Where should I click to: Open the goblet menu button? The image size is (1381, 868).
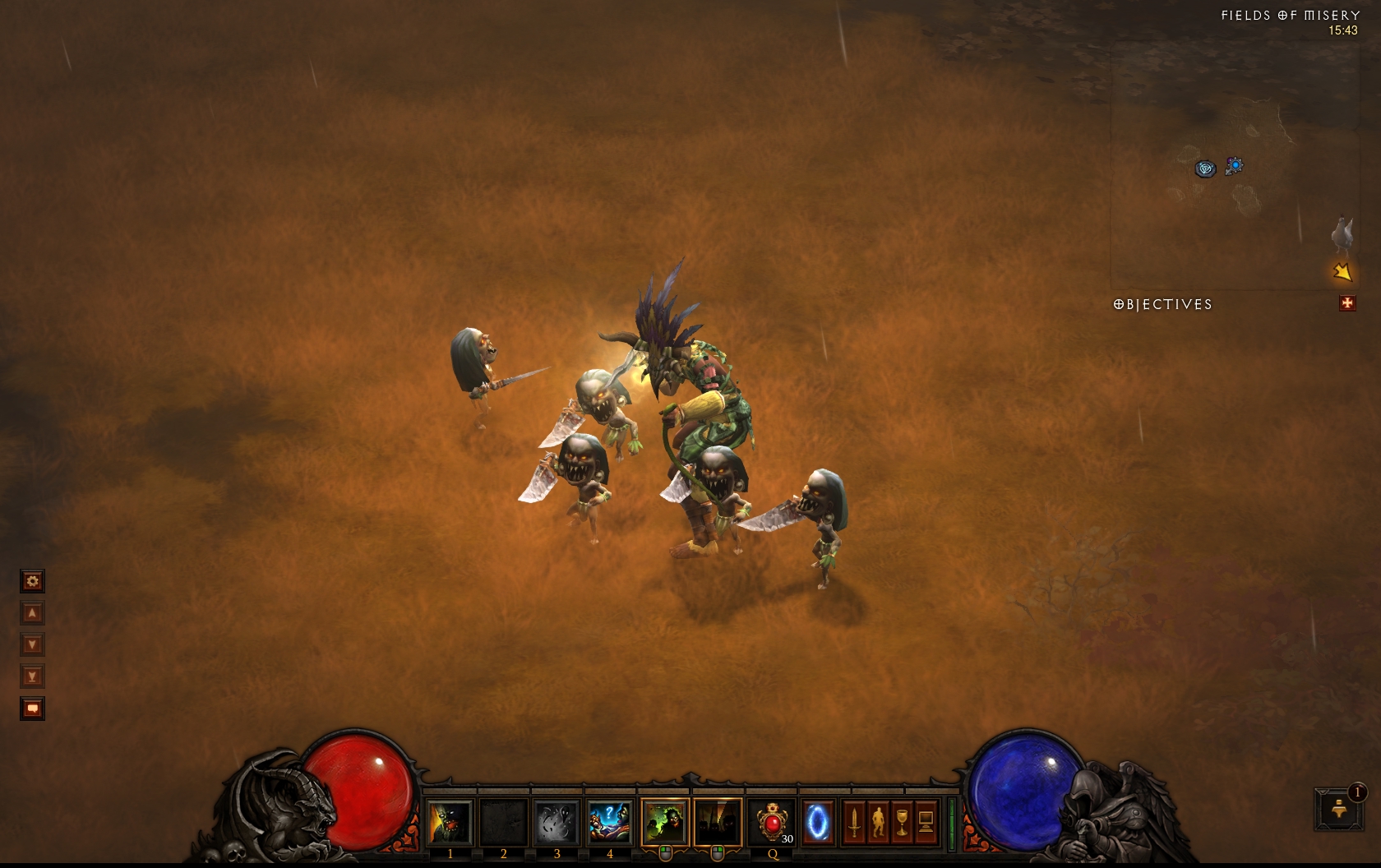pos(902,822)
